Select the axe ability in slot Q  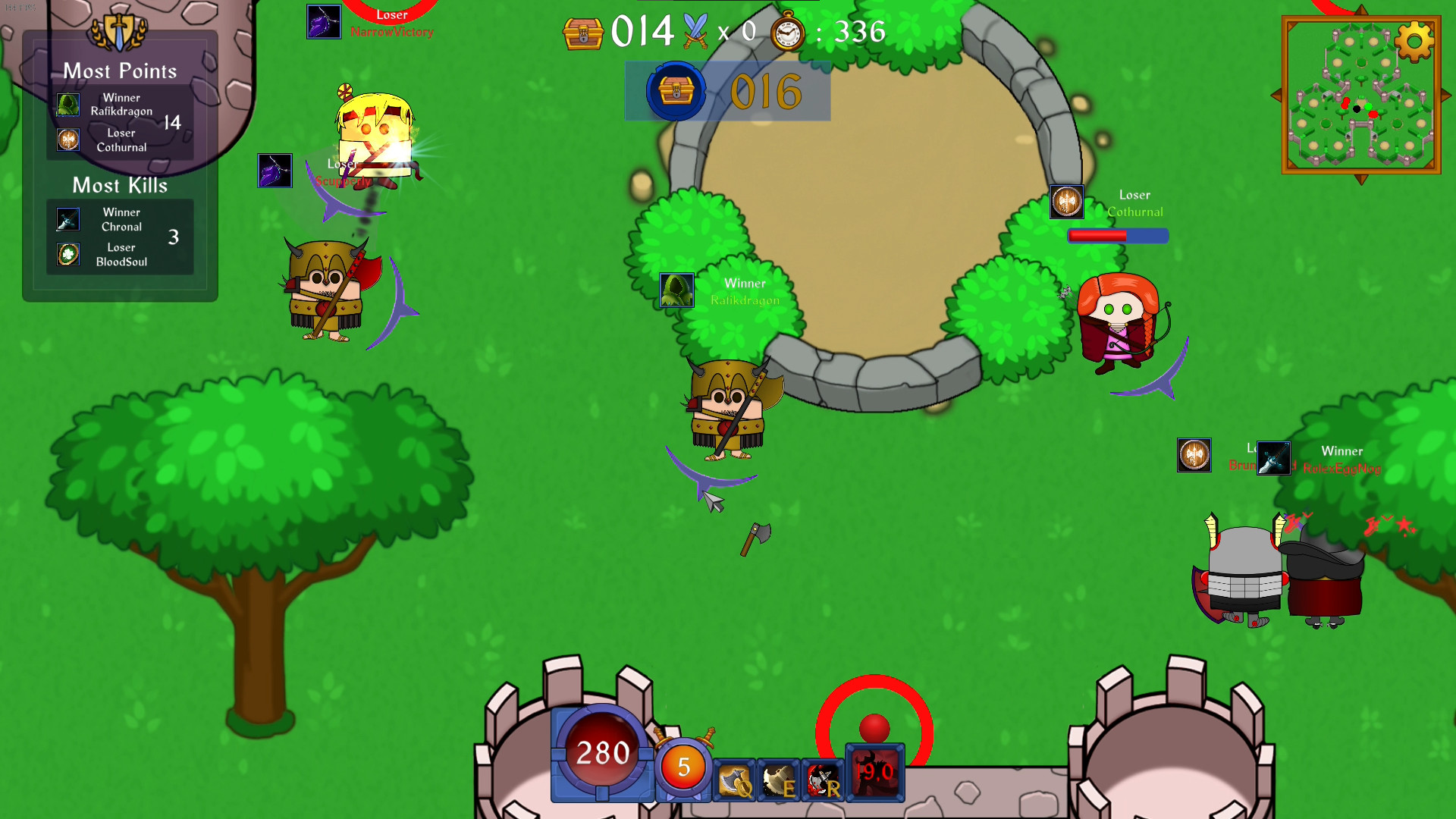click(734, 780)
